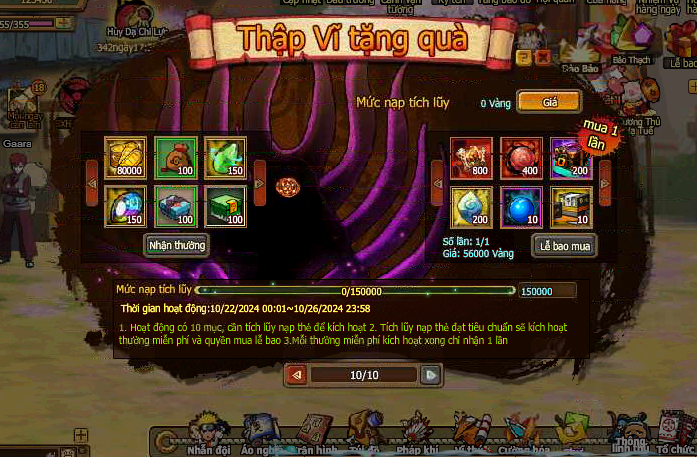Select the blue orb item in purchase pack
This screenshot has width=697, height=457.
[x=521, y=207]
